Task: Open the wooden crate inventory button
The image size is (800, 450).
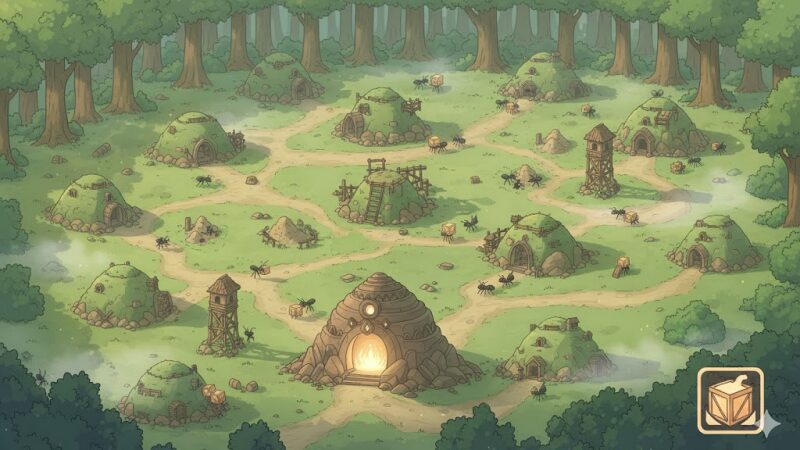Action: click(730, 400)
